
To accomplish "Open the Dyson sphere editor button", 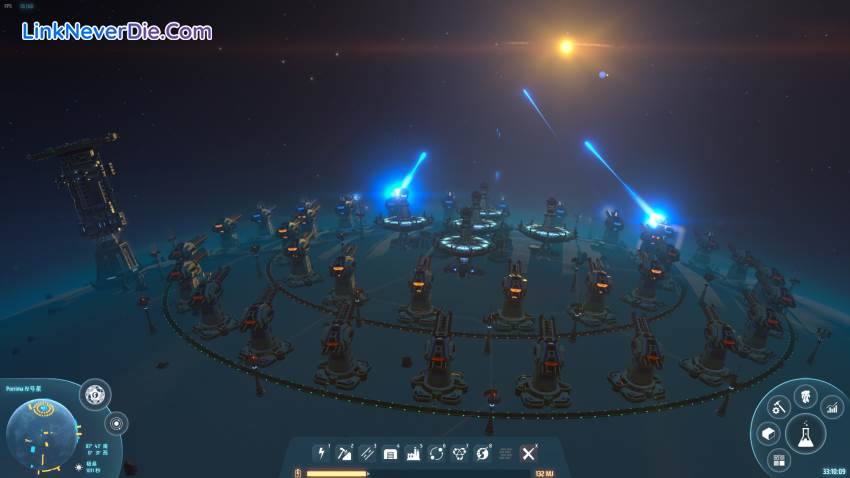I will click(94, 394).
